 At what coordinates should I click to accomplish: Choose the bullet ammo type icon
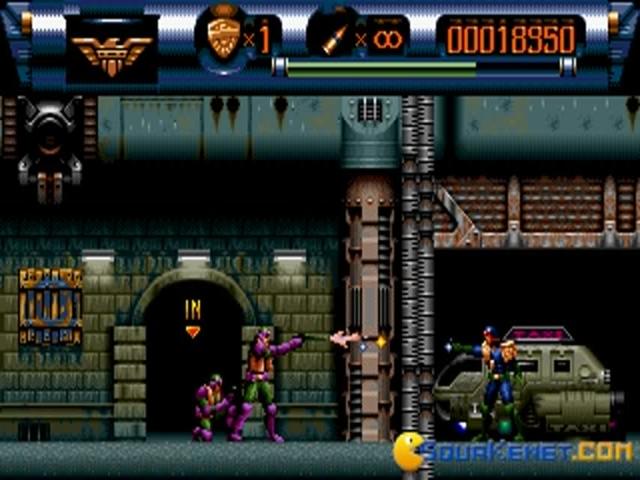pos(334,40)
